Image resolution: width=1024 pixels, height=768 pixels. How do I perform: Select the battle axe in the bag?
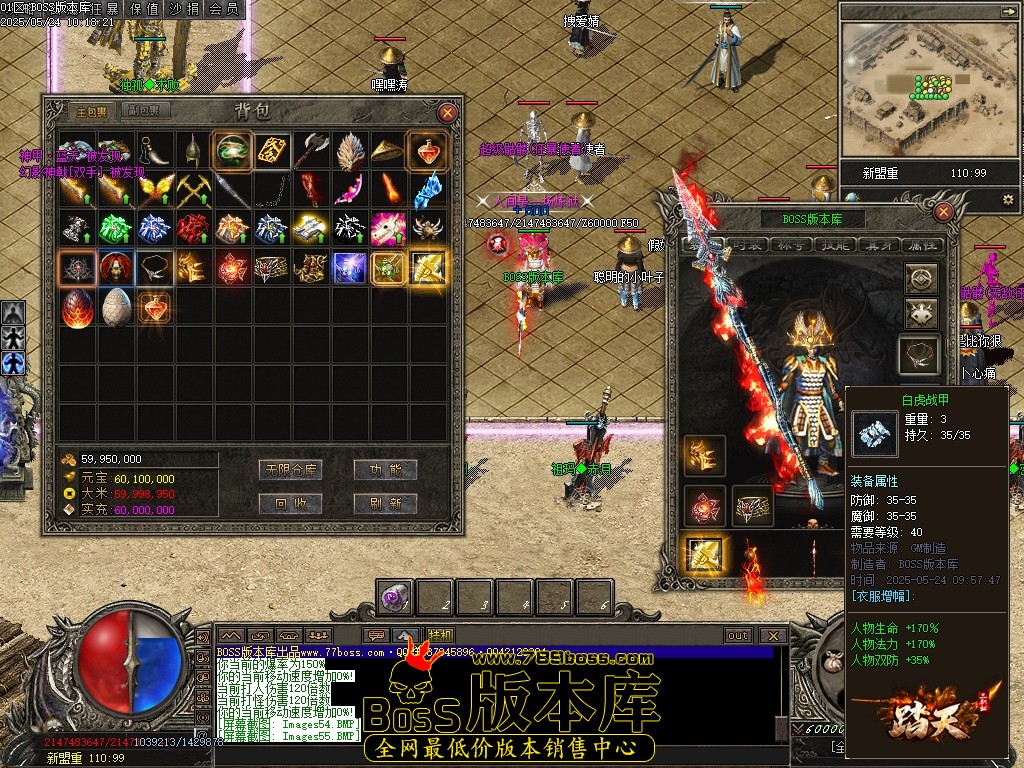pyautogui.click(x=311, y=150)
